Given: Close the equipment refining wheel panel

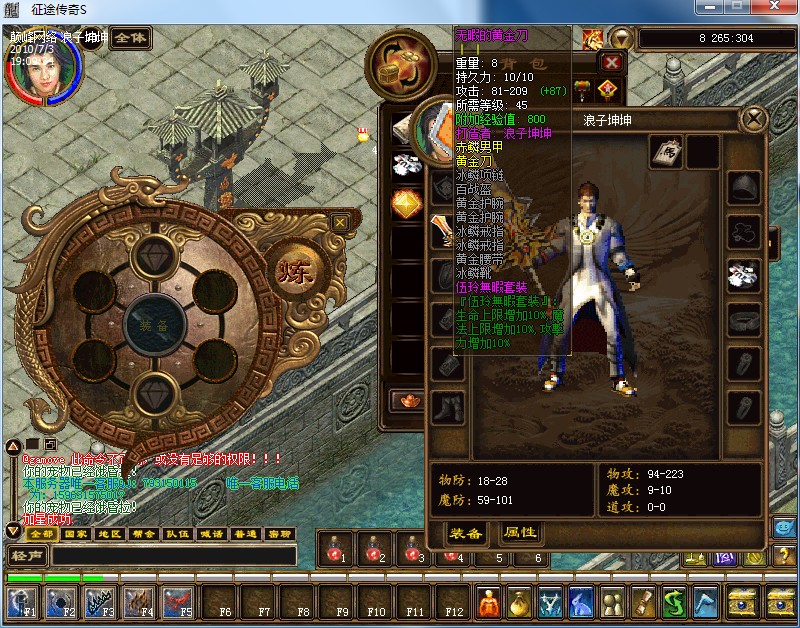Looking at the screenshot, I should pyautogui.click(x=340, y=222).
